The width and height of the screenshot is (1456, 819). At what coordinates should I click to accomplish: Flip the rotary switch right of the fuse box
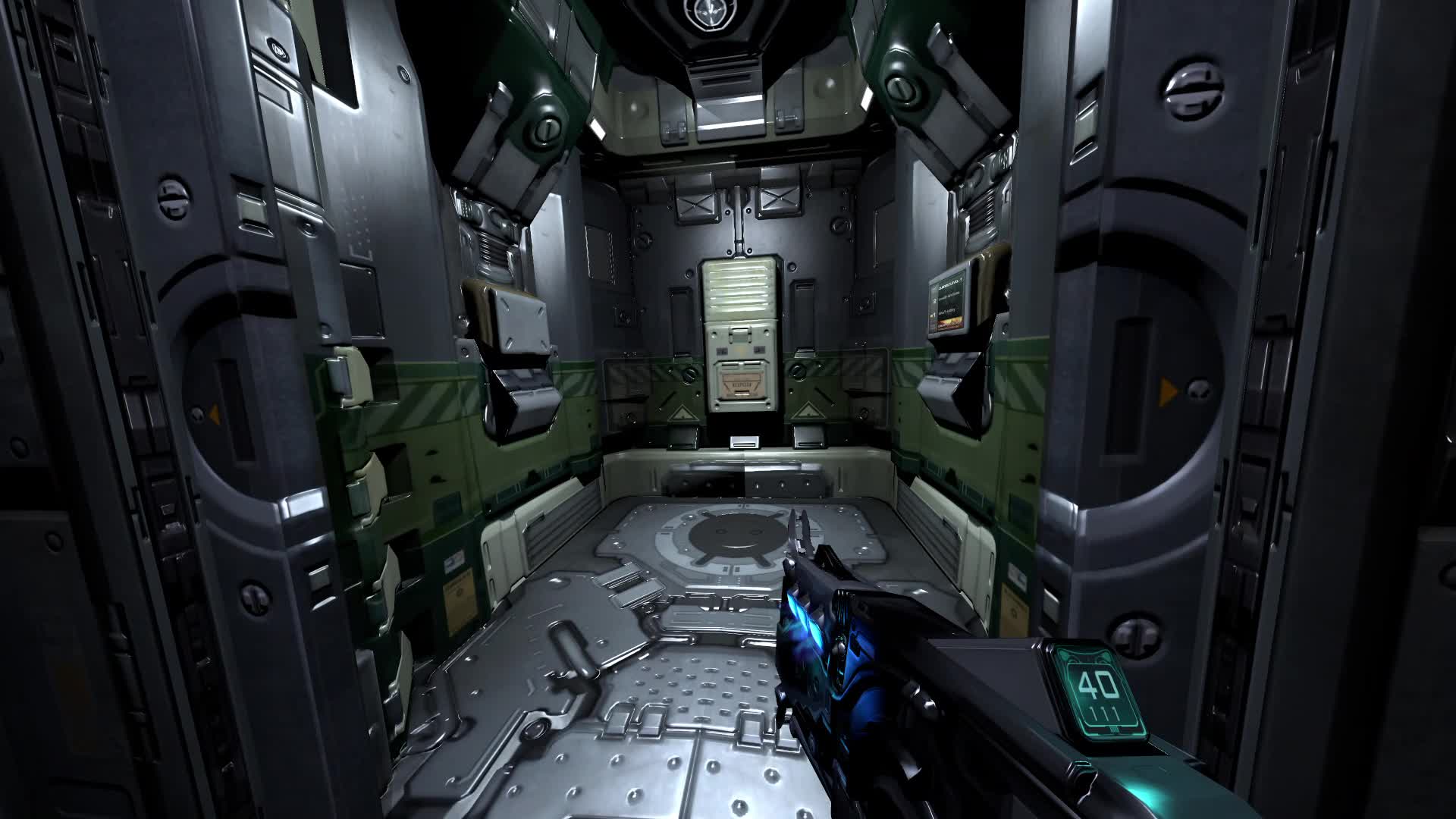click(799, 369)
